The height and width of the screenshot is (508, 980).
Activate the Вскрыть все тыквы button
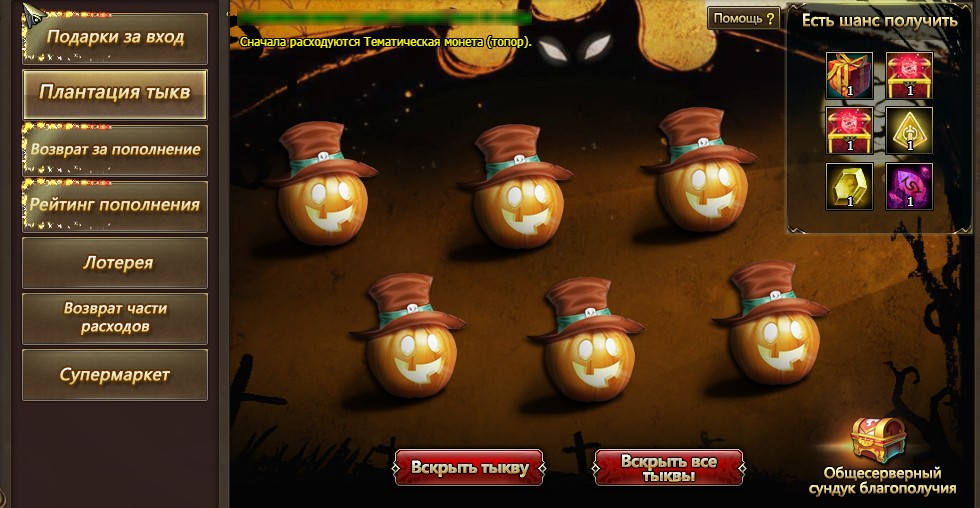pos(669,467)
